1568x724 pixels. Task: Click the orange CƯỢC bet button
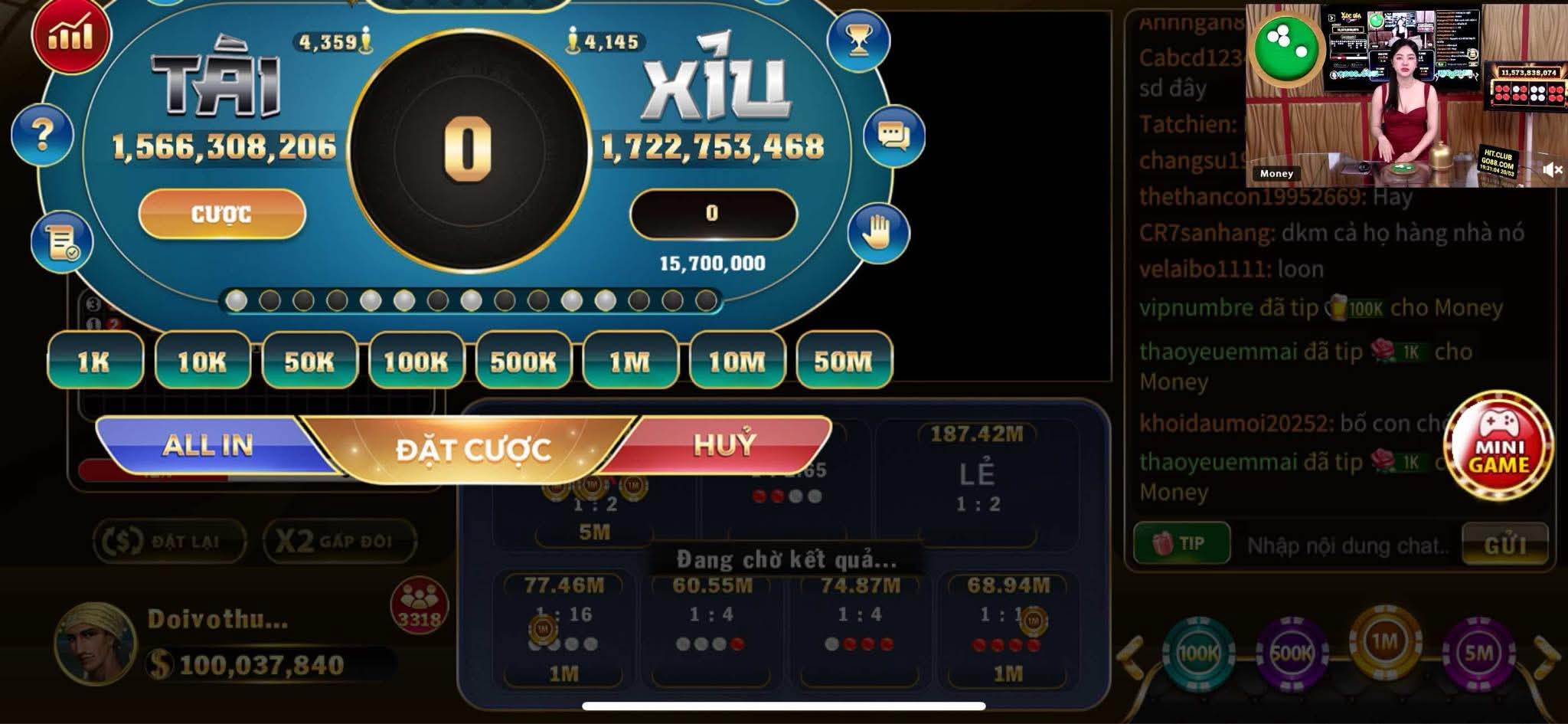[x=222, y=214]
